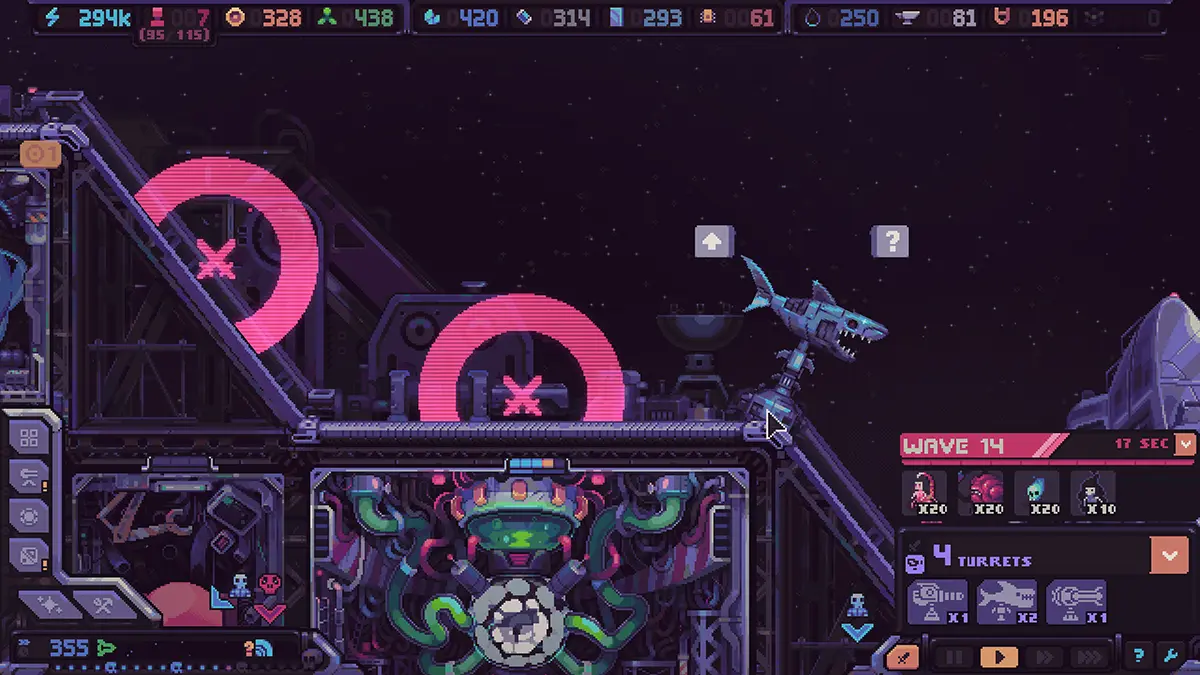Collapse the Wave 14 panel arrow
This screenshot has width=1200, height=675.
point(1185,444)
